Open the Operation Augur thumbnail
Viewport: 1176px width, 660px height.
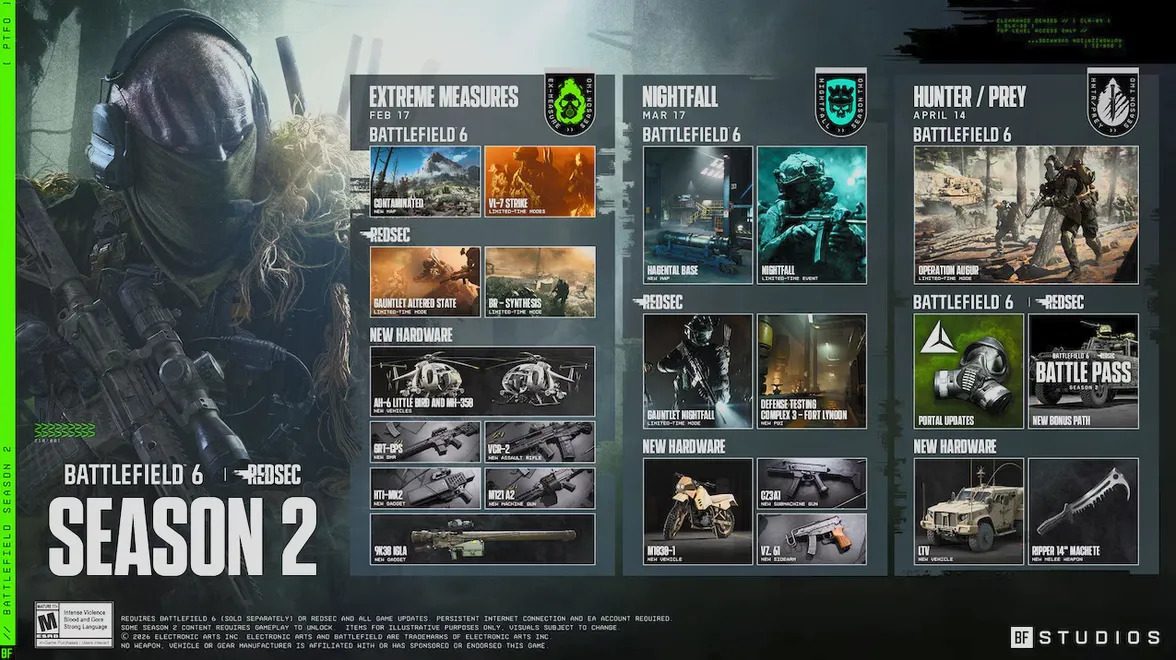pyautogui.click(x=1026, y=215)
